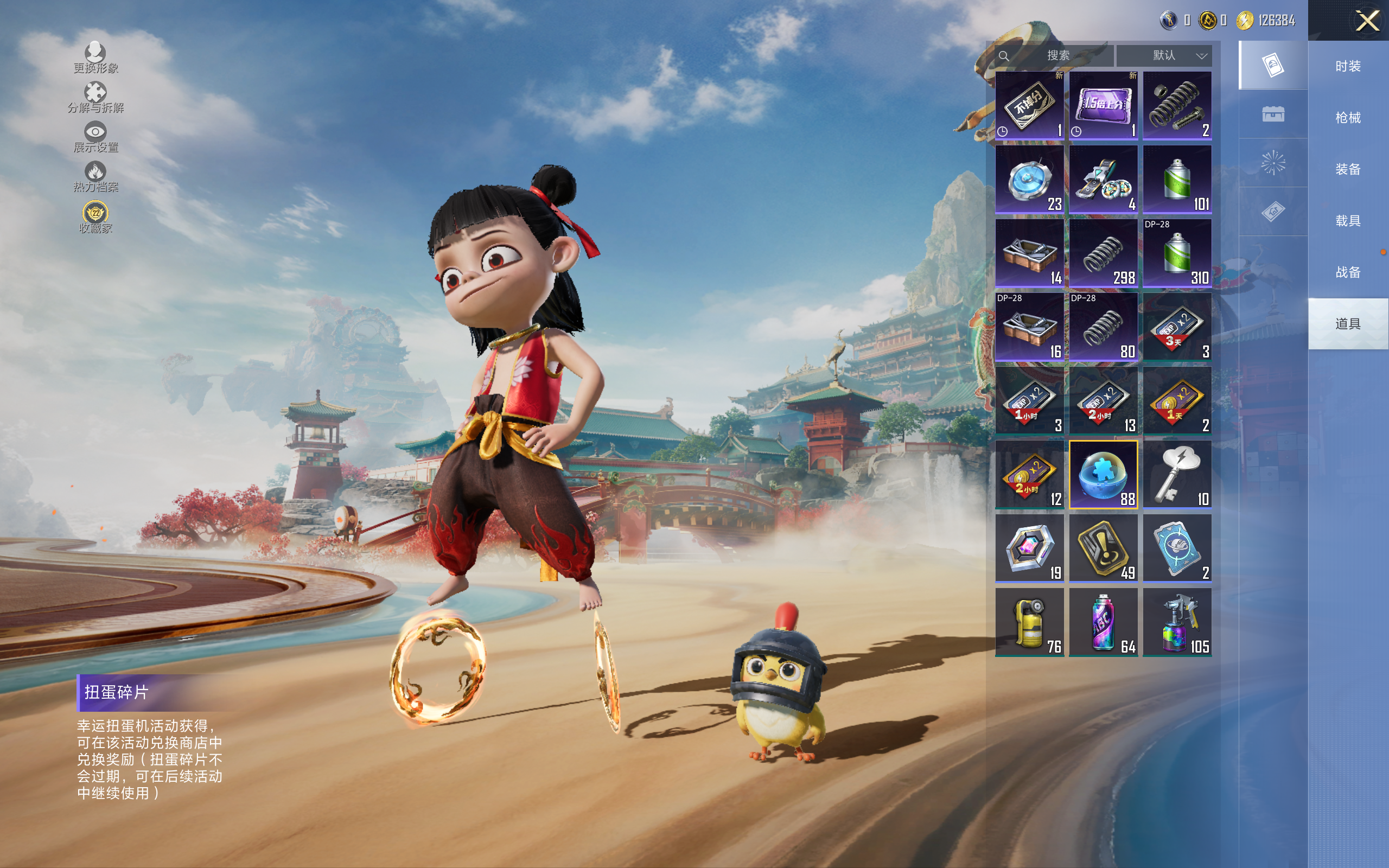The image size is (1389, 868).
Task: Open 展示设置 display settings
Action: point(95,137)
